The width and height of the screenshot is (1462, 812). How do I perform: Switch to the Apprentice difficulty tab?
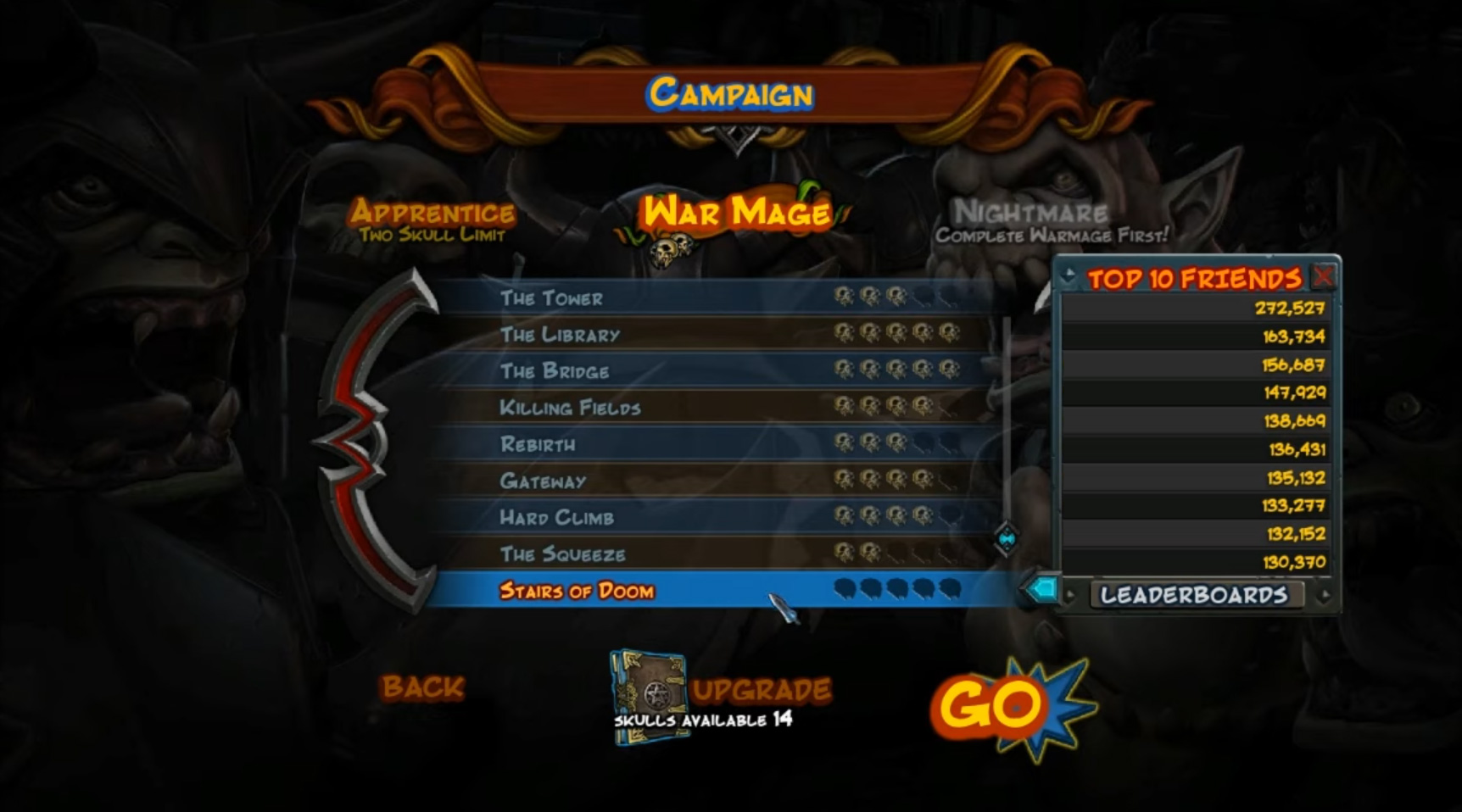tap(434, 211)
